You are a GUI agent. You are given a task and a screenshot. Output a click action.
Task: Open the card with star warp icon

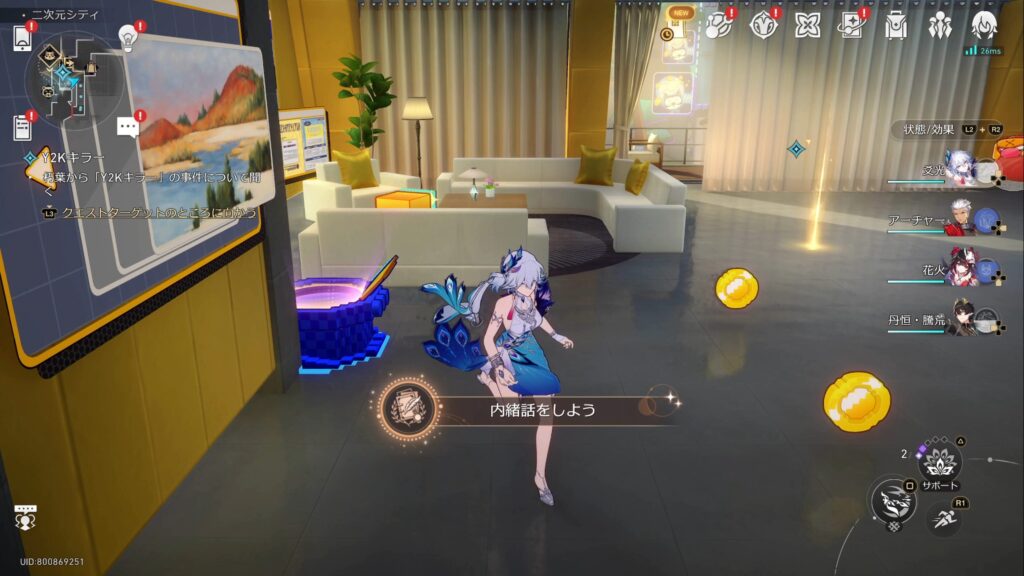pyautogui.click(x=851, y=26)
